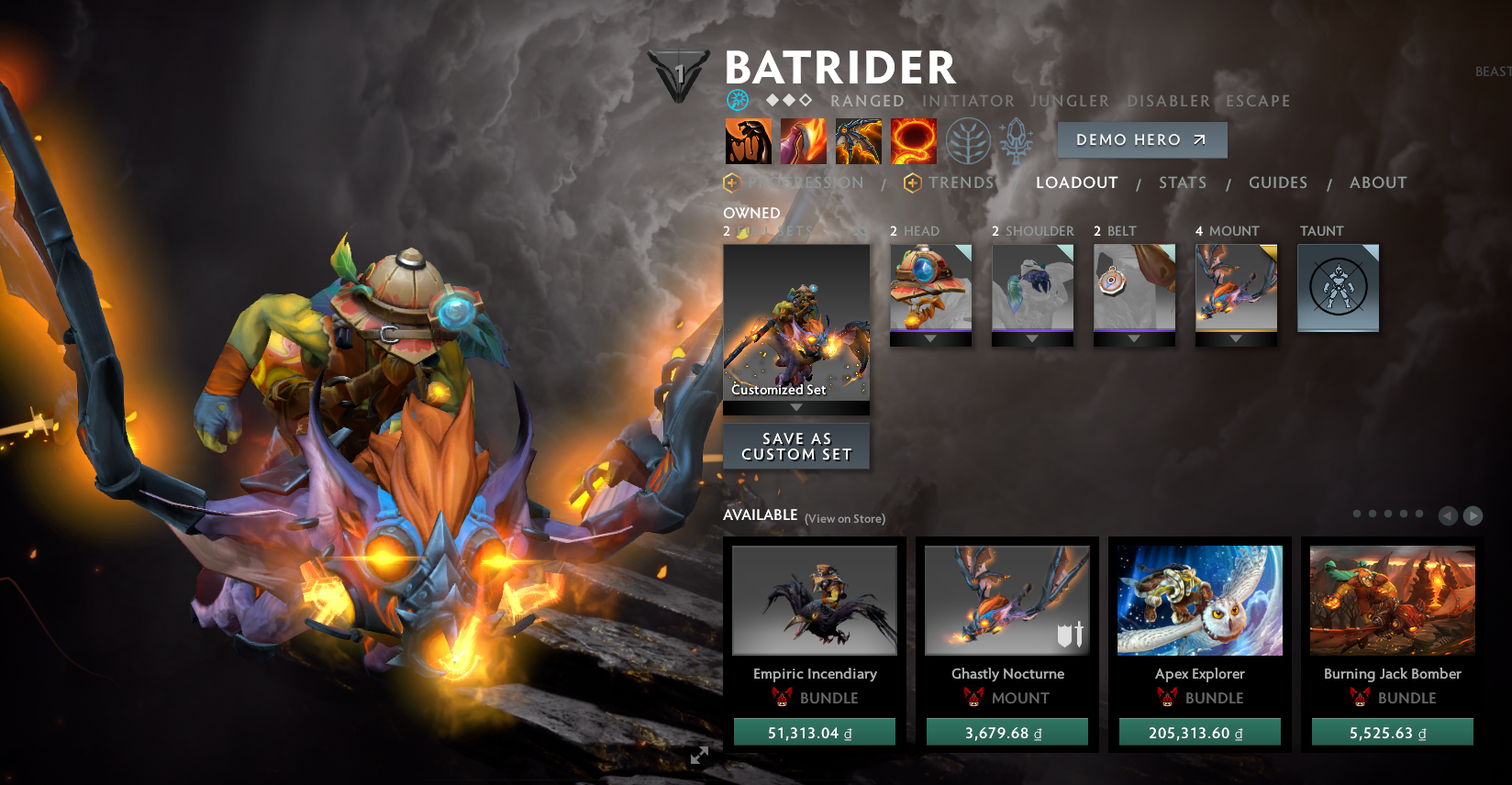Image resolution: width=1512 pixels, height=785 pixels.
Task: Expand the Head item slot dropdown arrow
Action: (x=930, y=337)
